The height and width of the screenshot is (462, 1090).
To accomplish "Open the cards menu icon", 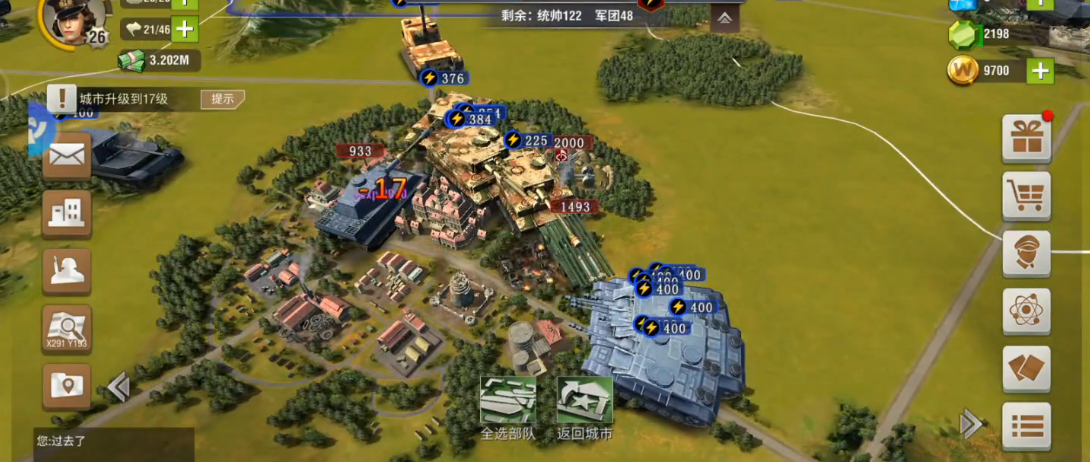I will pos(1026,368).
